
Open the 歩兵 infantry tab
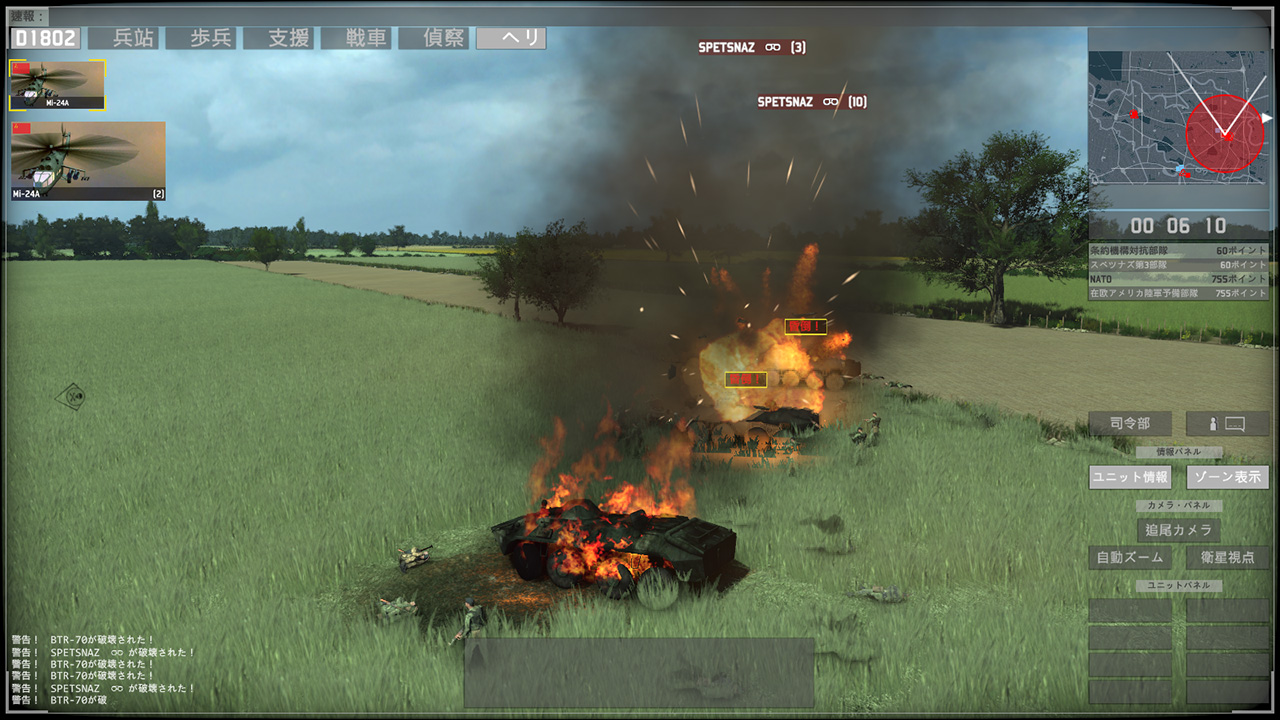coord(203,38)
